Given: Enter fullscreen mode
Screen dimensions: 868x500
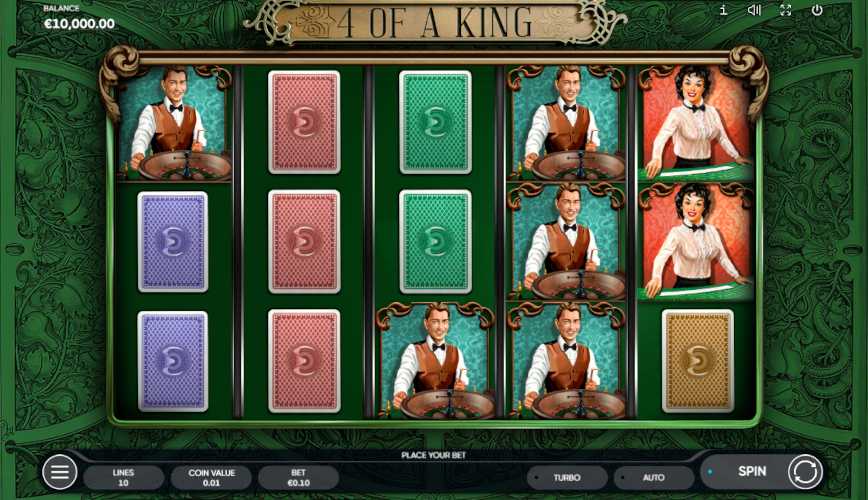Looking at the screenshot, I should (785, 10).
